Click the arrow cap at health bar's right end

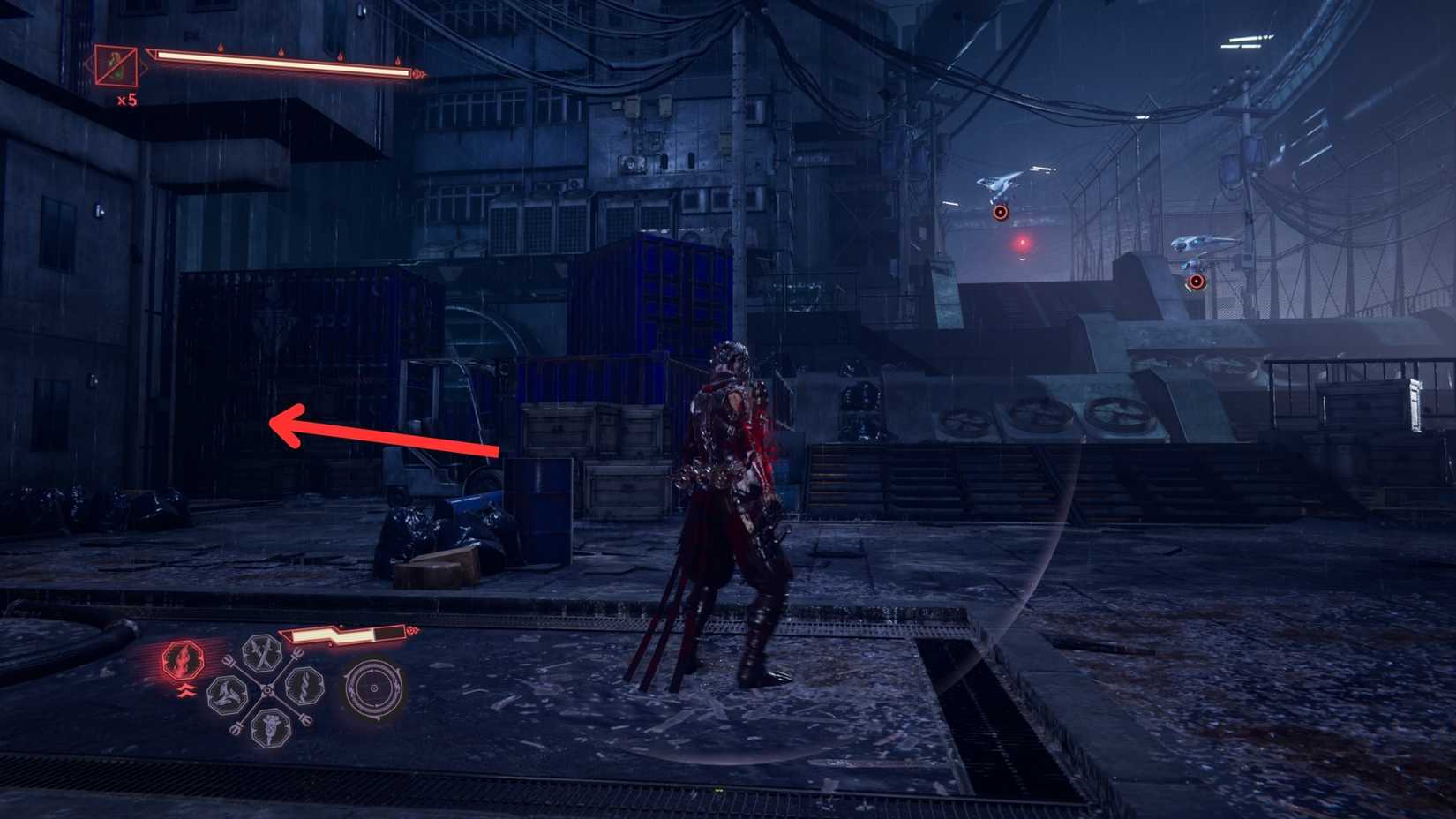click(x=419, y=75)
